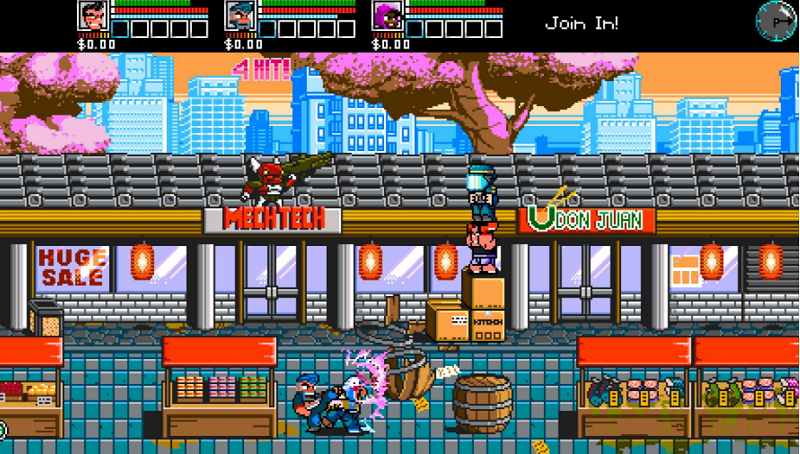The image size is (800, 454).
Task: Choose the third player's purple-haired portrait
Action: (x=387, y=17)
